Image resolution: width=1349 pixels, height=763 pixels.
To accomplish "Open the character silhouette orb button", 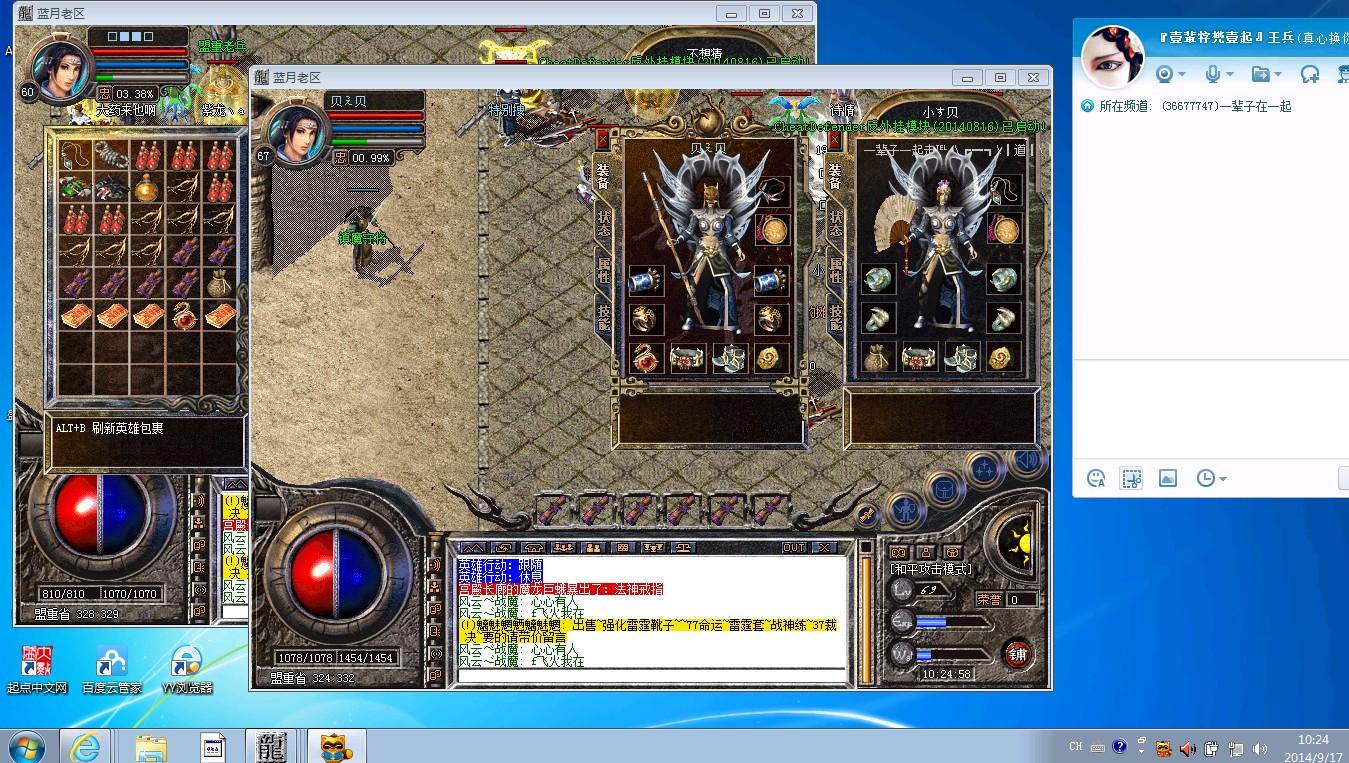I will coord(904,509).
